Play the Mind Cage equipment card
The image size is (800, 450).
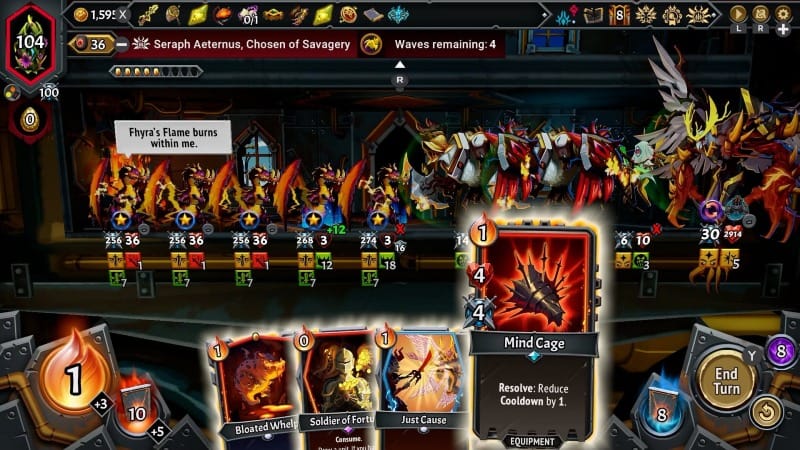pos(534,330)
